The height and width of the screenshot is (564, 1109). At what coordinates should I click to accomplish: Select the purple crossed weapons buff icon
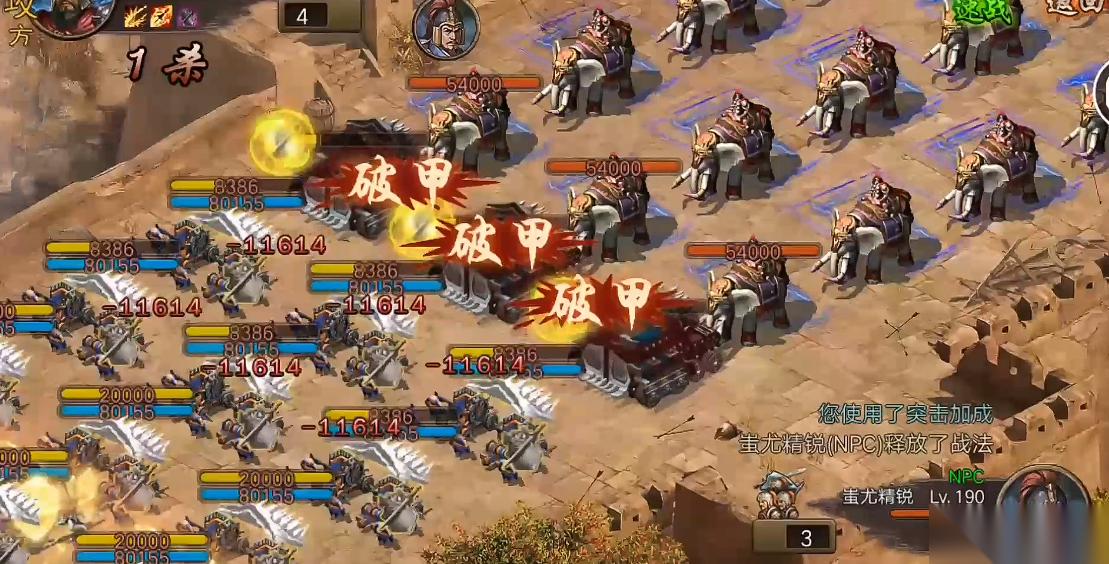point(185,16)
